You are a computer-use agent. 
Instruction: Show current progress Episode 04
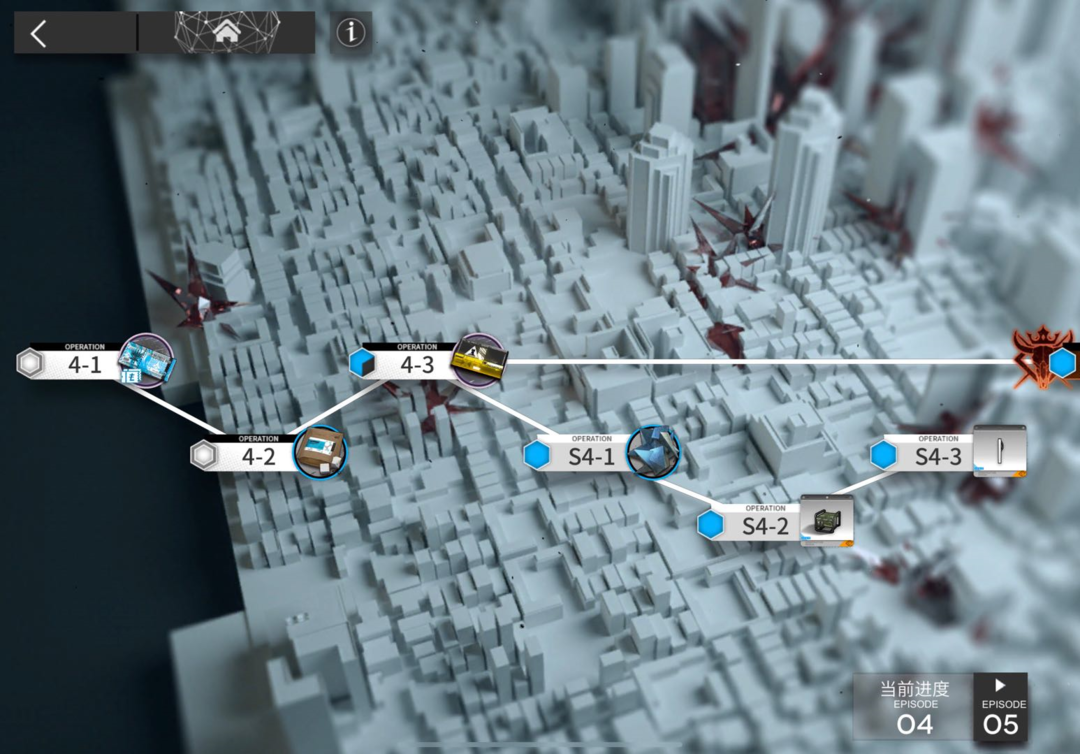point(913,708)
